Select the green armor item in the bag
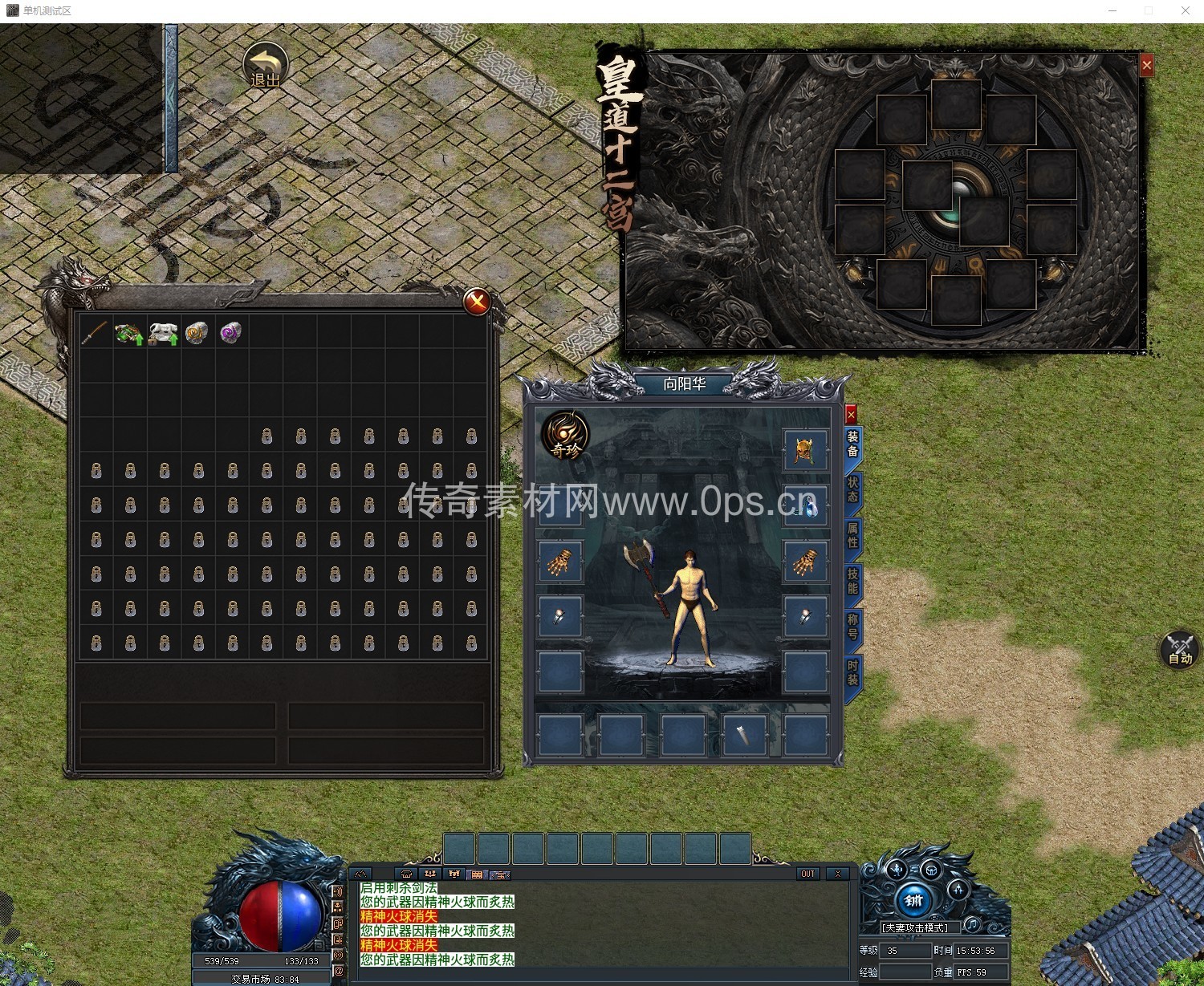 click(x=128, y=333)
